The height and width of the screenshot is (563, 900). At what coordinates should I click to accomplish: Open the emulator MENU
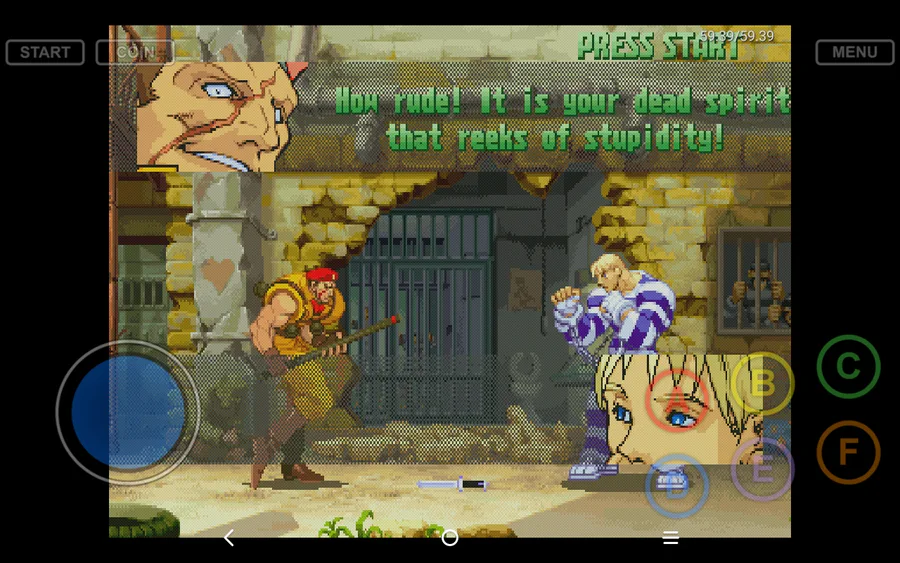[x=854, y=52]
